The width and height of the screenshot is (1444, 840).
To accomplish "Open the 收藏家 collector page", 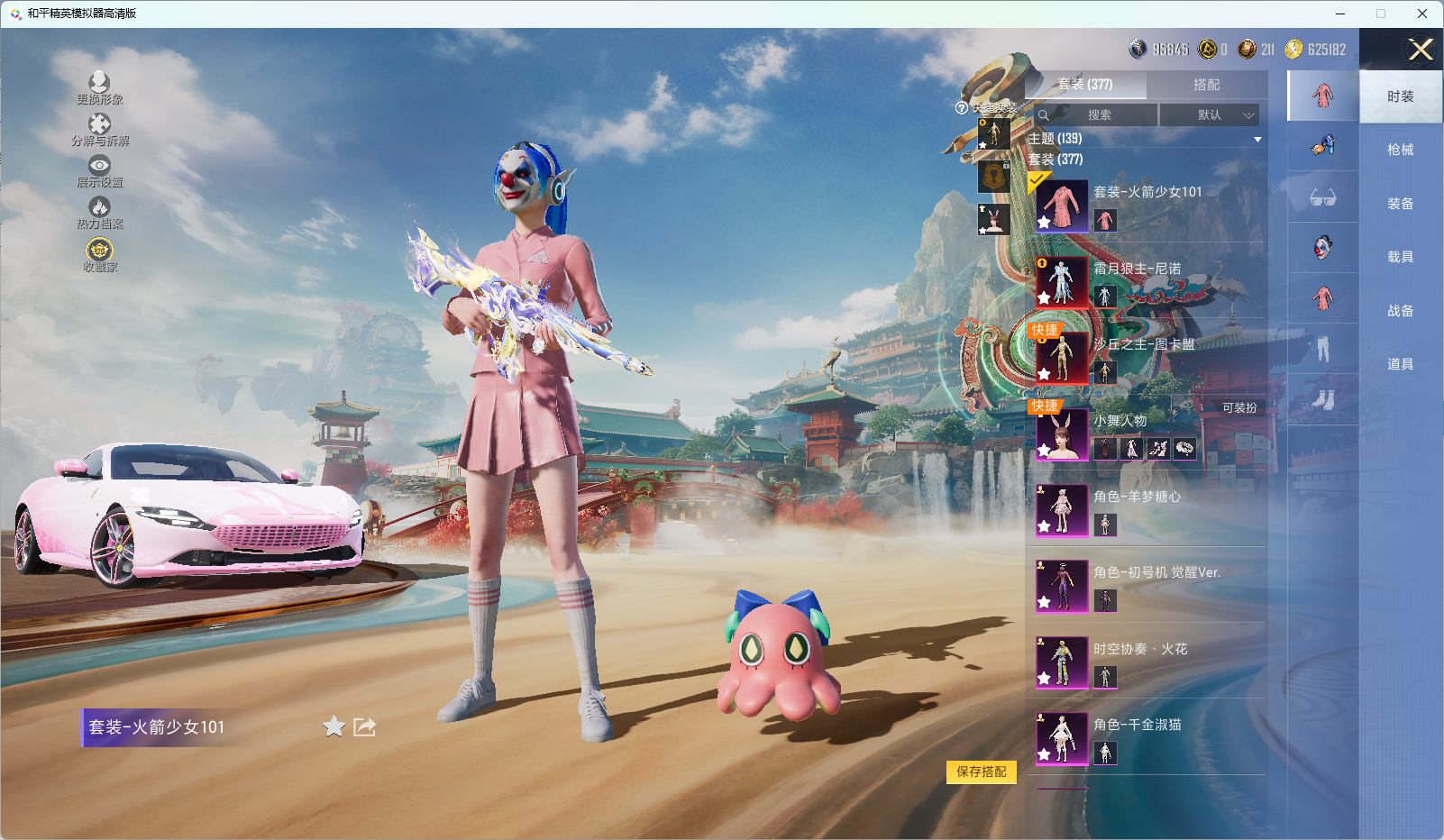I will point(99,254).
